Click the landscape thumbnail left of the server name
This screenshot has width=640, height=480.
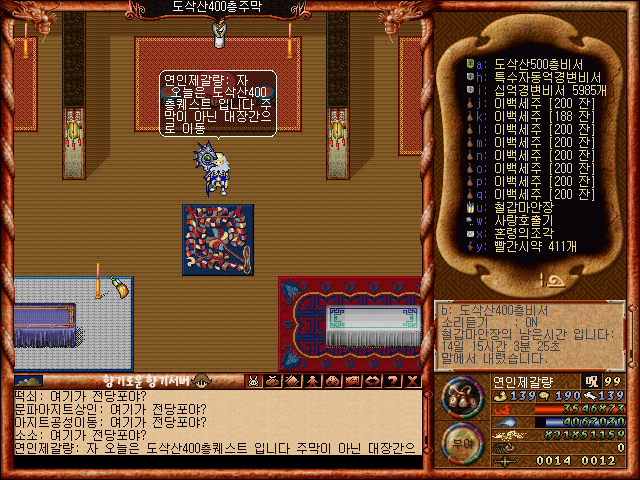[29, 381]
